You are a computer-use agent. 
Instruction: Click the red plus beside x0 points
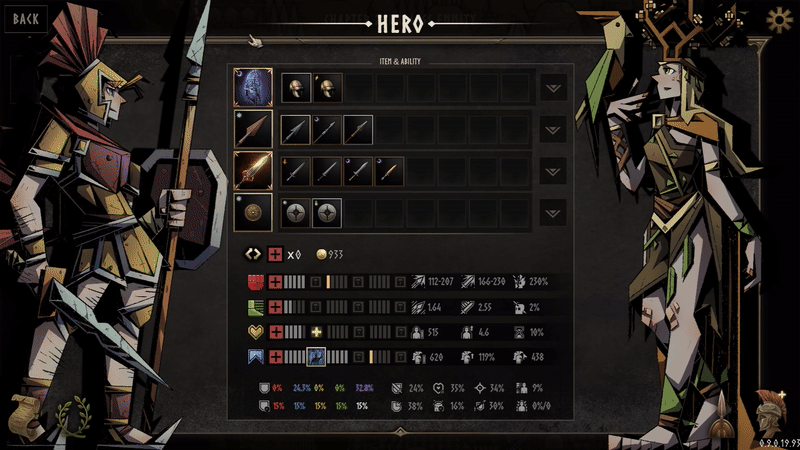[x=275, y=254]
